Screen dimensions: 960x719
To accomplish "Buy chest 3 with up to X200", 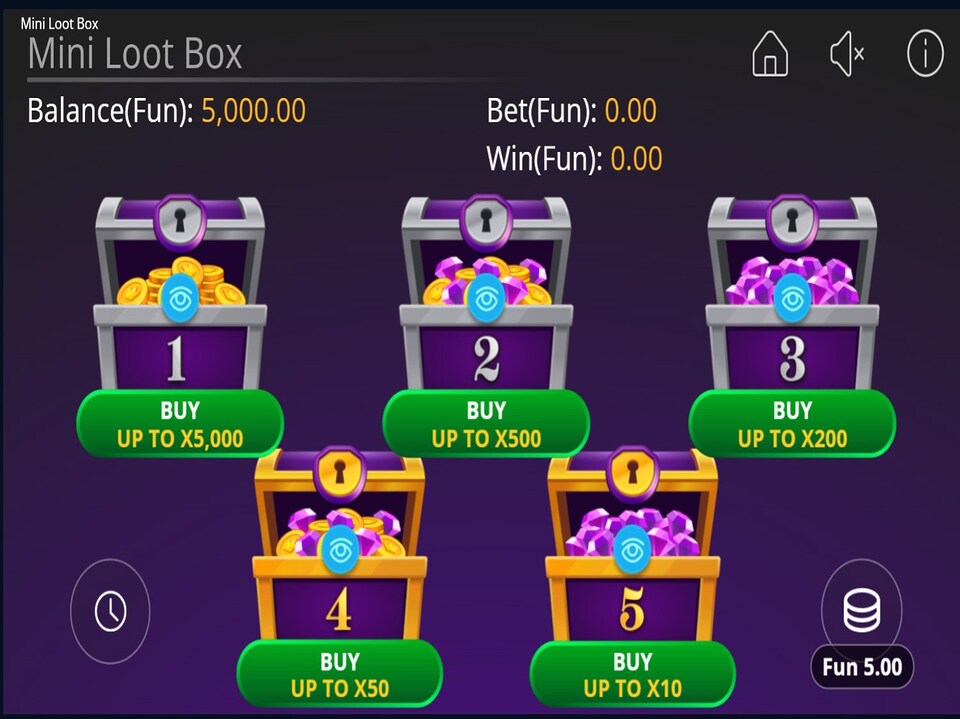I will tap(792, 424).
